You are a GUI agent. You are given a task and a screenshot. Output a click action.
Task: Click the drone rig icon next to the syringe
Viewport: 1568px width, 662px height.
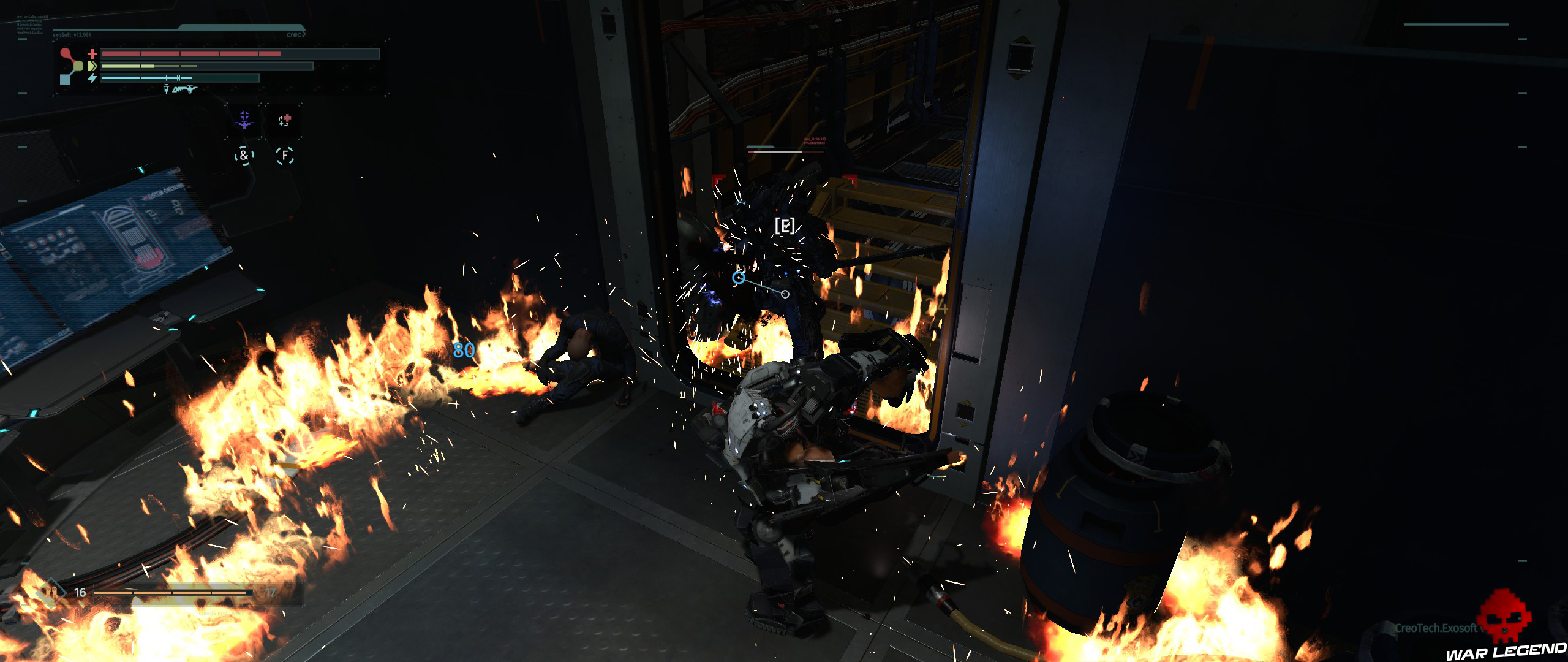(186, 90)
